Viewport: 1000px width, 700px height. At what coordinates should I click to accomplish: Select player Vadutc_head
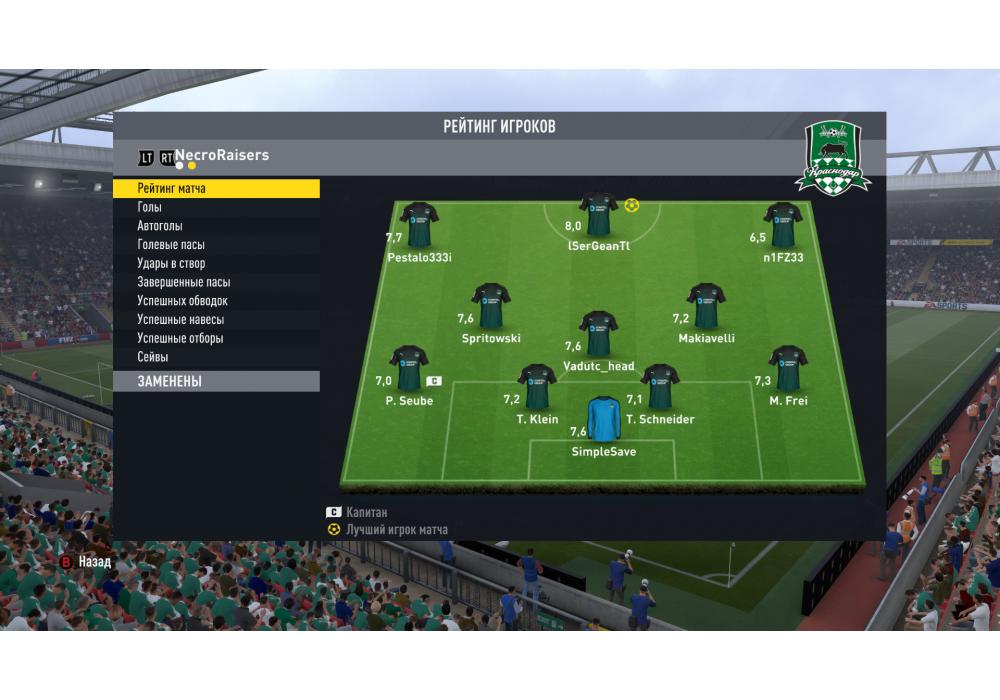pos(598,334)
